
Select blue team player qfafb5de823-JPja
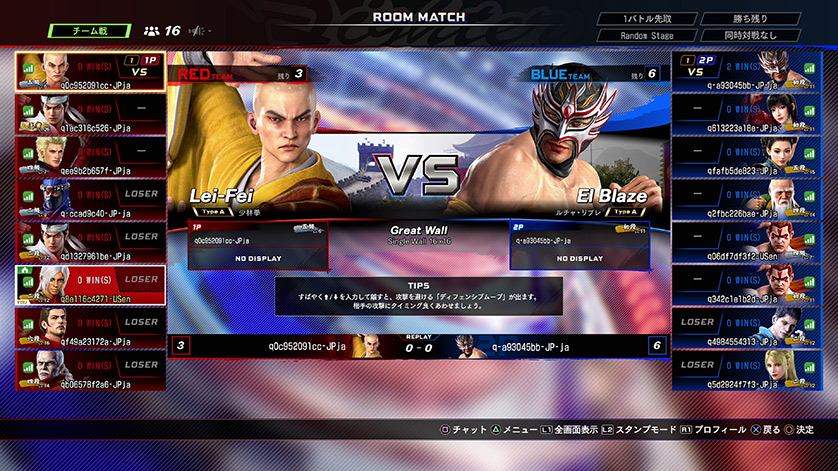[x=748, y=157]
